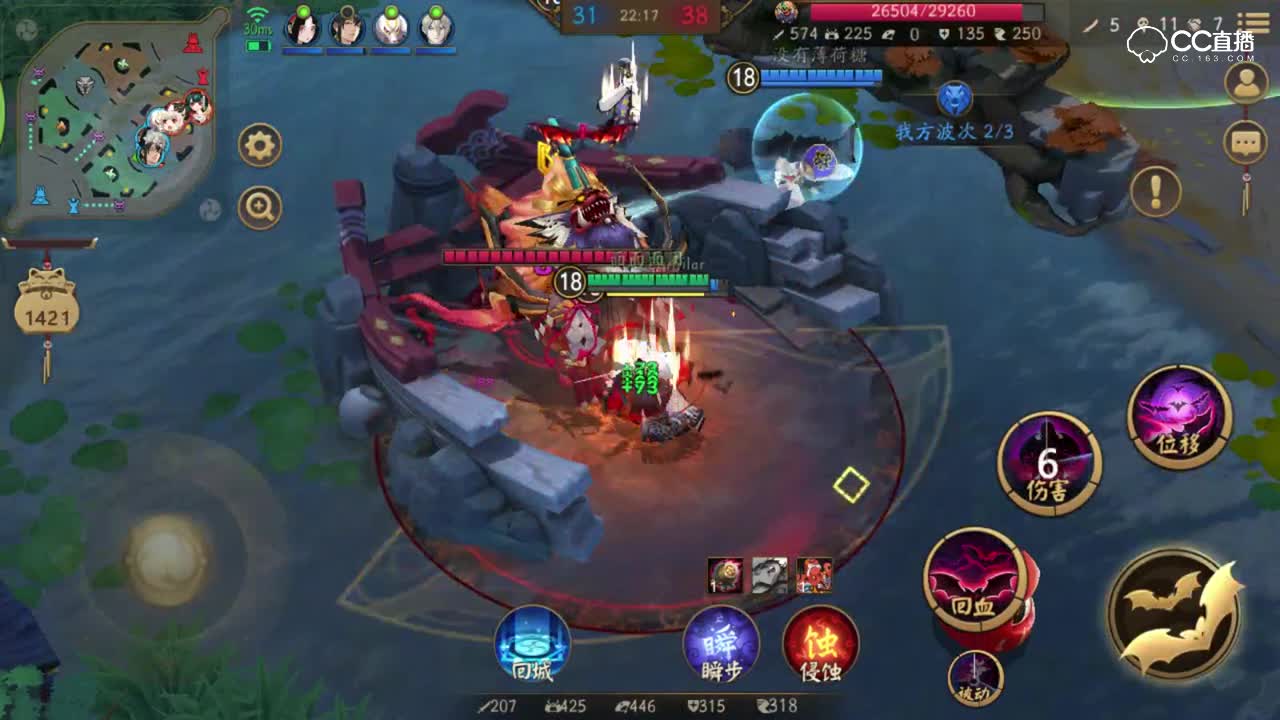1280x720 pixels.
Task: Open the in-game settings gear icon
Action: point(258,143)
